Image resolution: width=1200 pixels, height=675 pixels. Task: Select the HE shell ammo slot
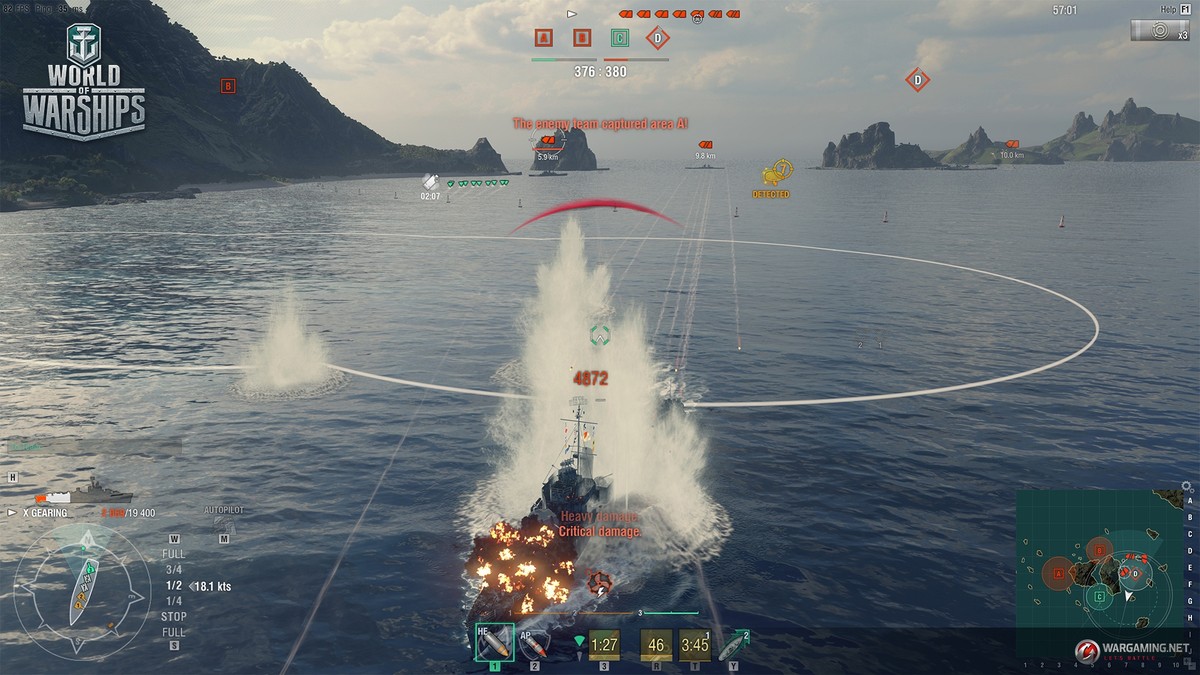493,643
